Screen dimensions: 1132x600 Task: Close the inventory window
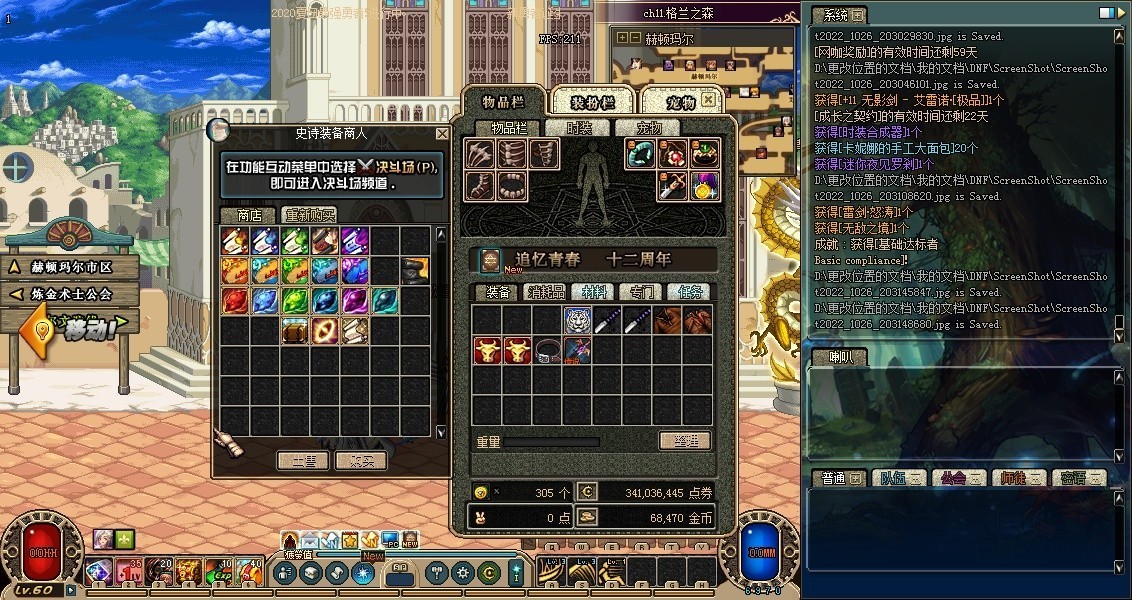pos(708,100)
